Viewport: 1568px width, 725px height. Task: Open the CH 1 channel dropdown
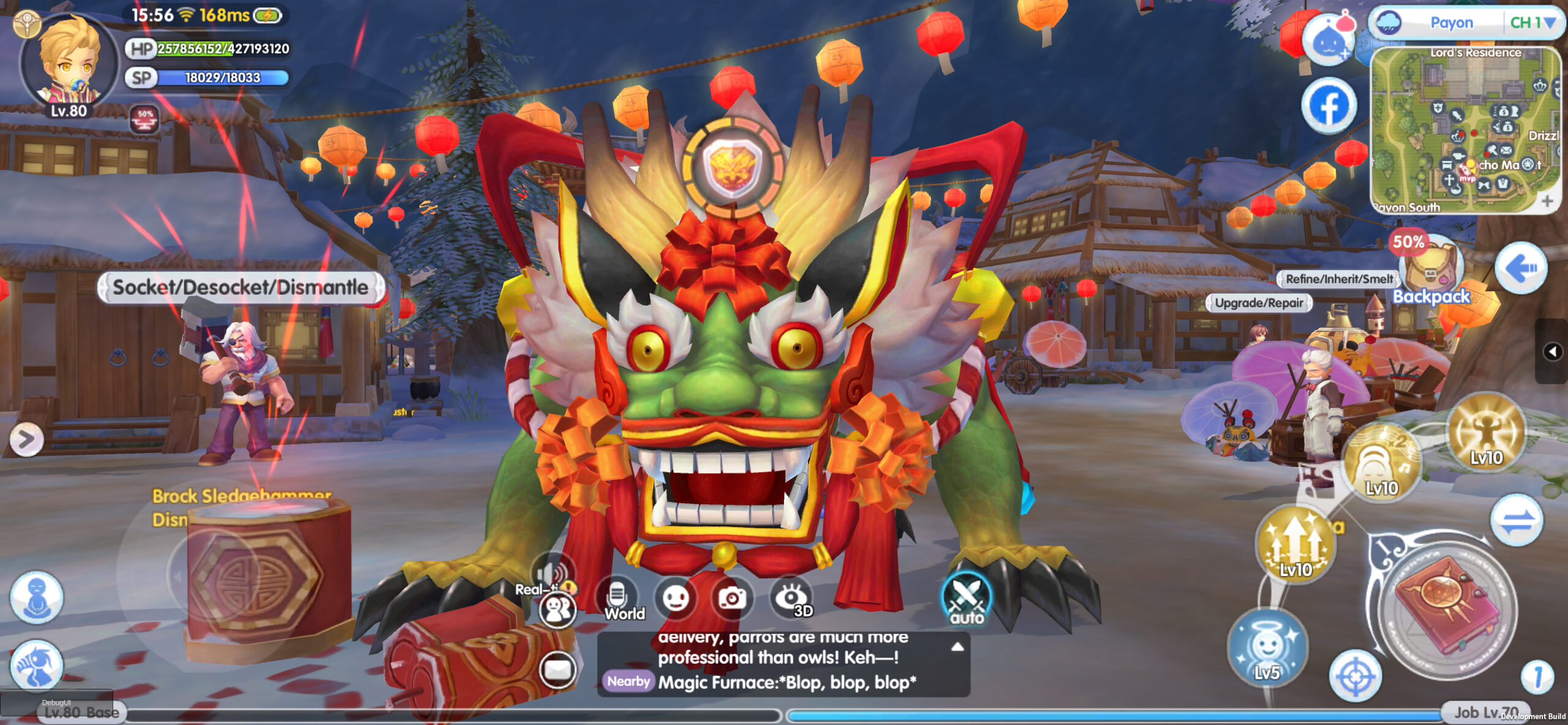(x=1532, y=23)
